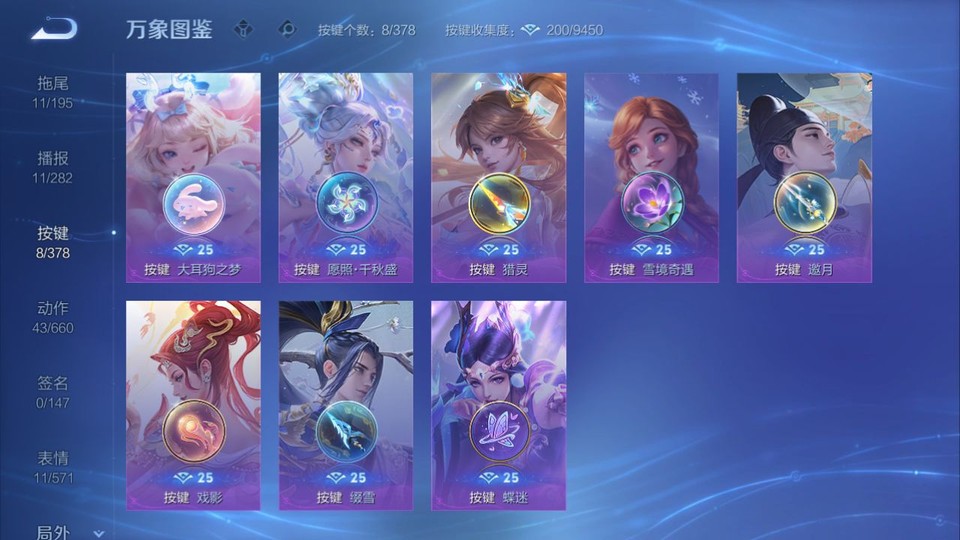
Task: Show the 表情 category tab
Action: (x=53, y=466)
